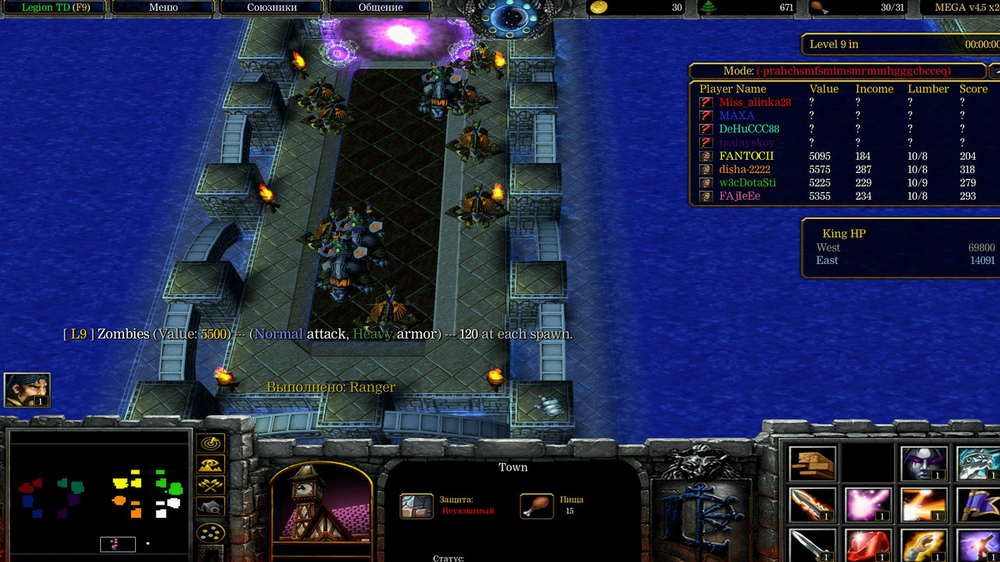Viewport: 1000px width, 562px height.
Task: Select the flaming sword upgrade icon
Action: (812, 505)
